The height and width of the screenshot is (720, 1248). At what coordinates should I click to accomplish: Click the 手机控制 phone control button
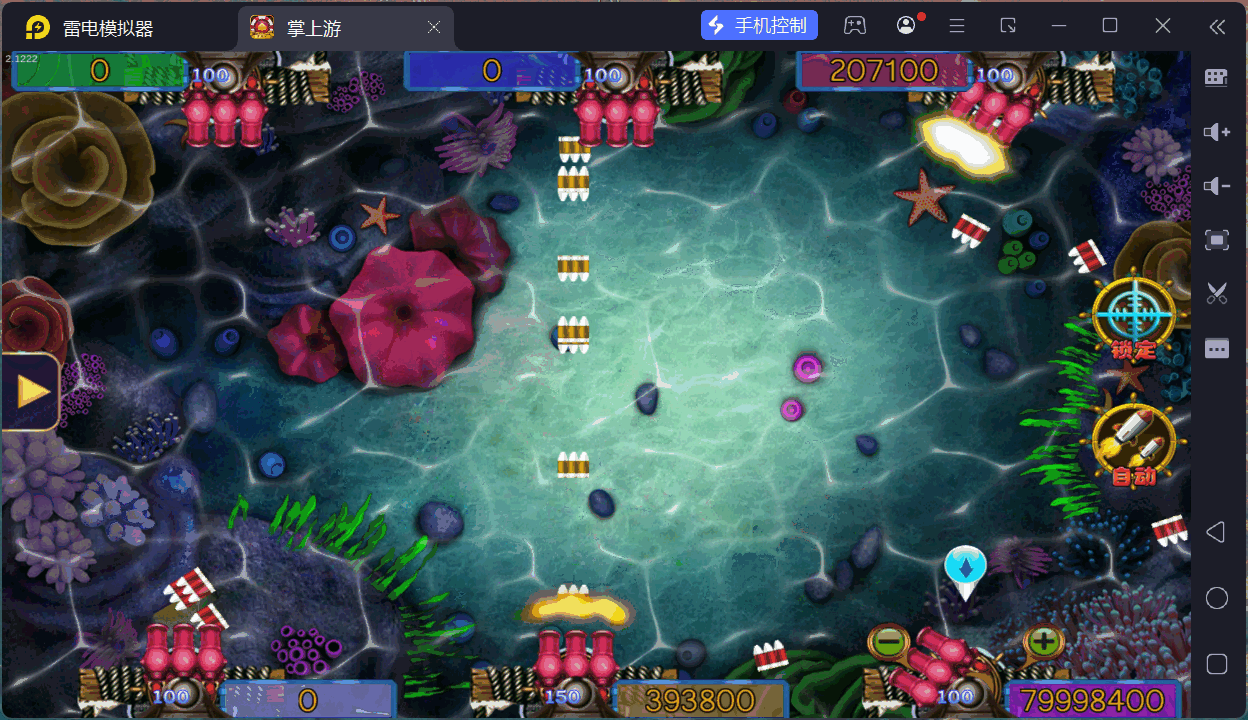pos(760,26)
